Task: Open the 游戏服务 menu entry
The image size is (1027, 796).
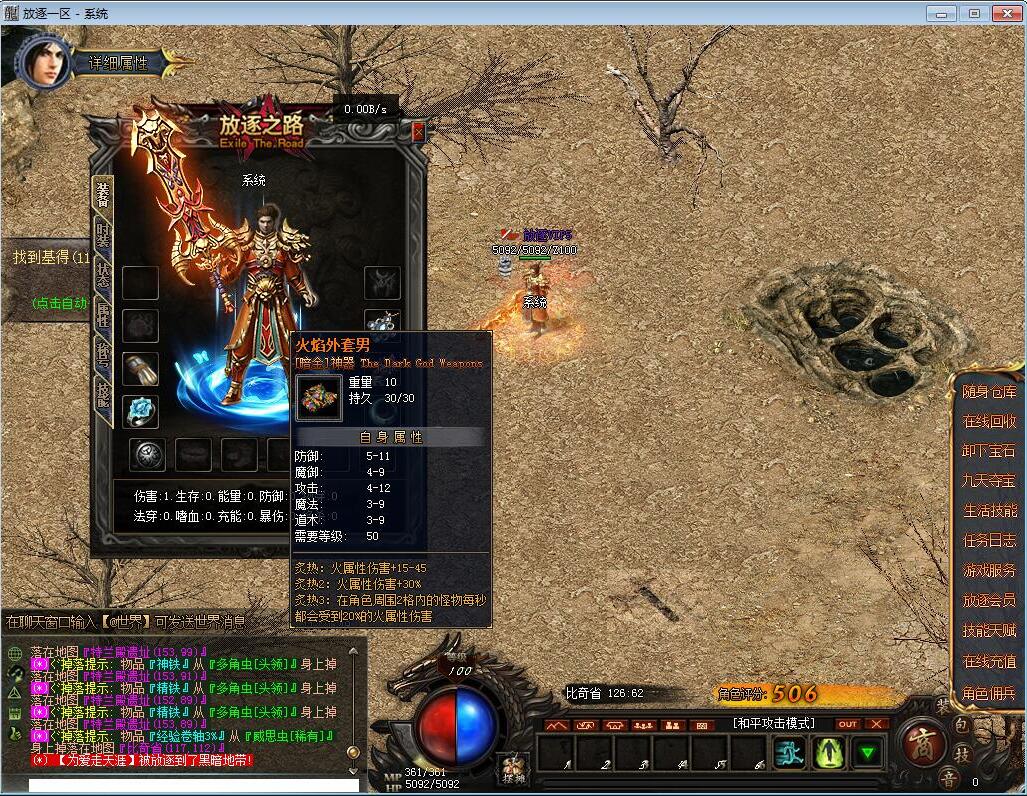Action: (989, 570)
